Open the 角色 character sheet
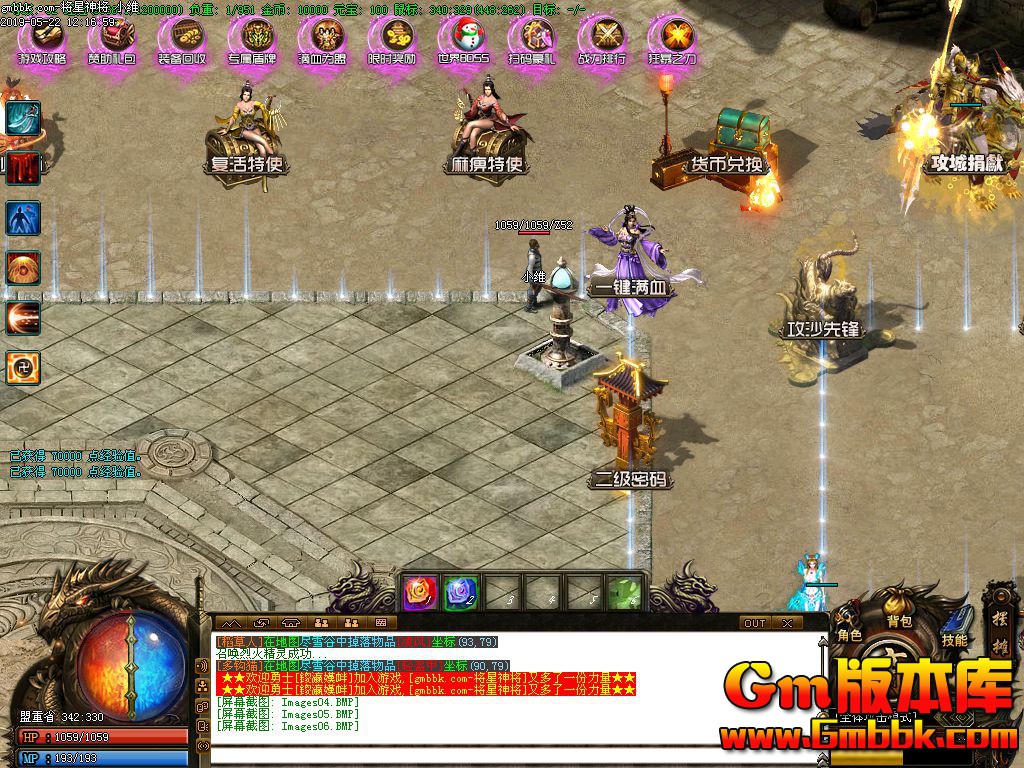1024x768 pixels. (x=850, y=635)
